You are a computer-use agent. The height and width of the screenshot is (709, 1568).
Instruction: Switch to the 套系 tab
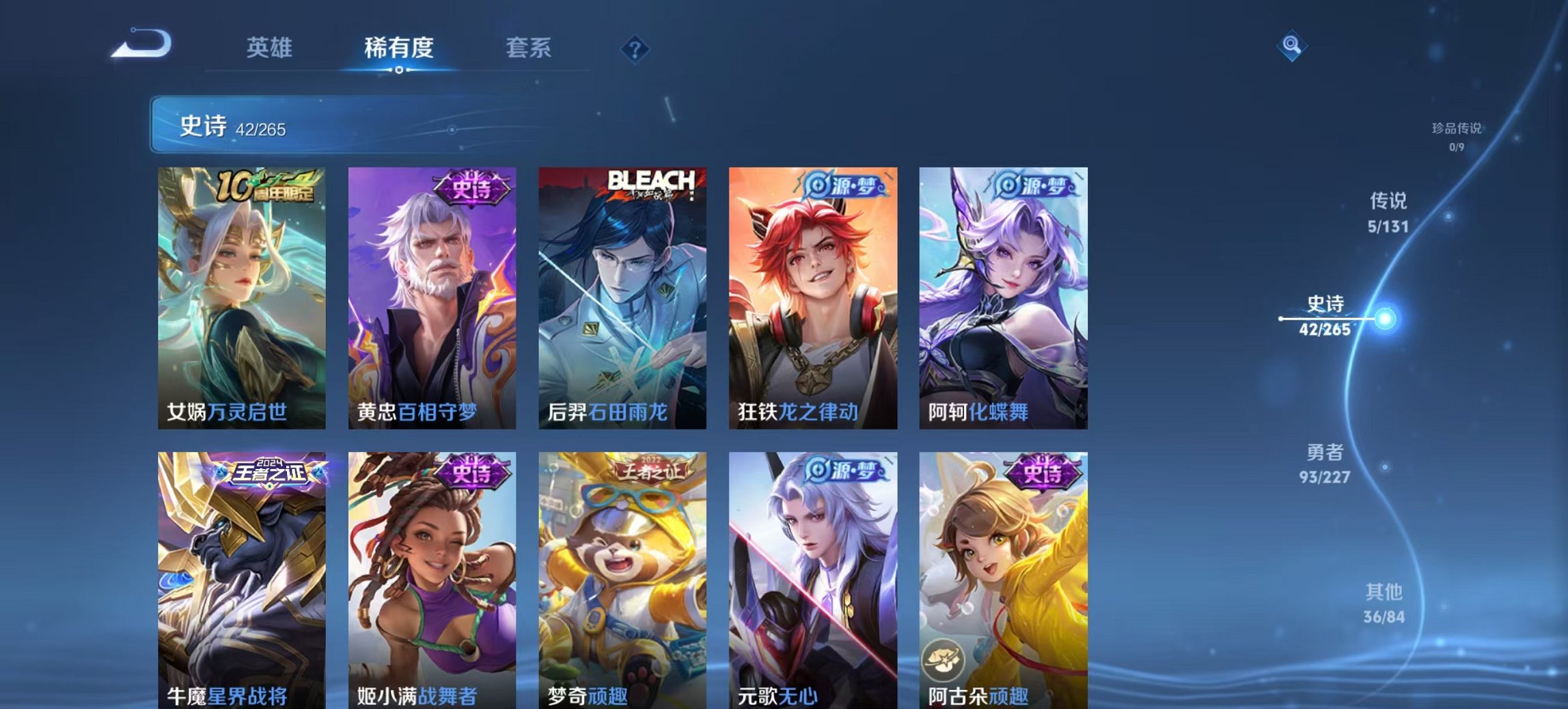point(528,48)
